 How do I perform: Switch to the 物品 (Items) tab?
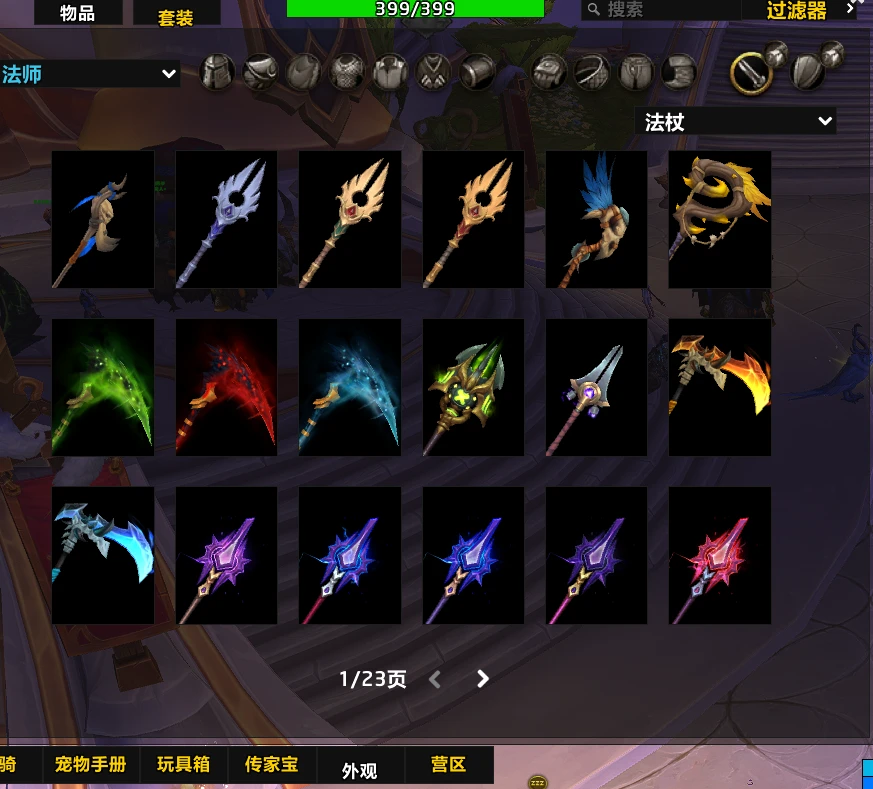(x=78, y=12)
